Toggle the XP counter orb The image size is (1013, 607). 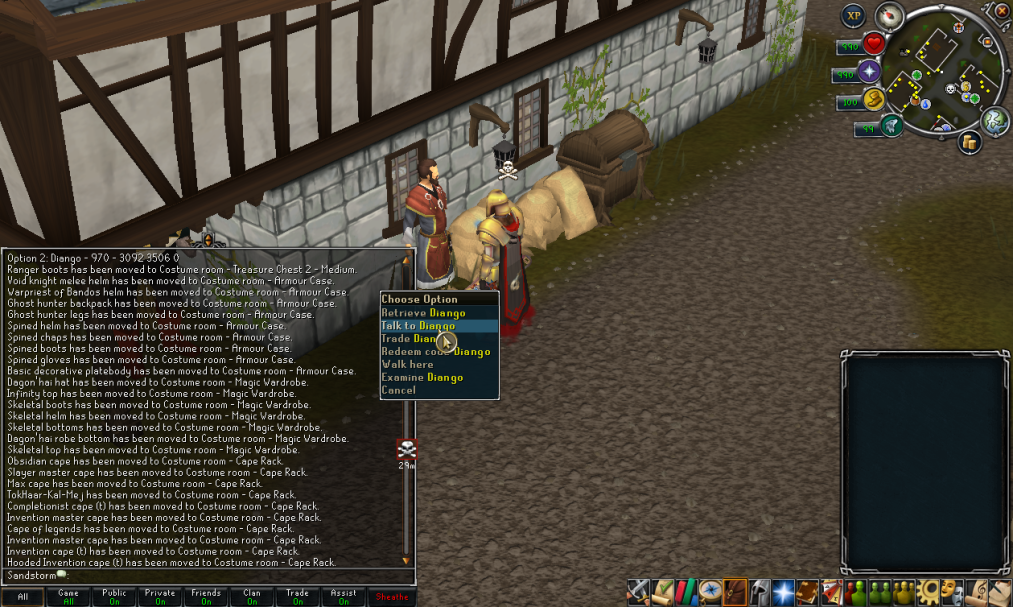(853, 15)
